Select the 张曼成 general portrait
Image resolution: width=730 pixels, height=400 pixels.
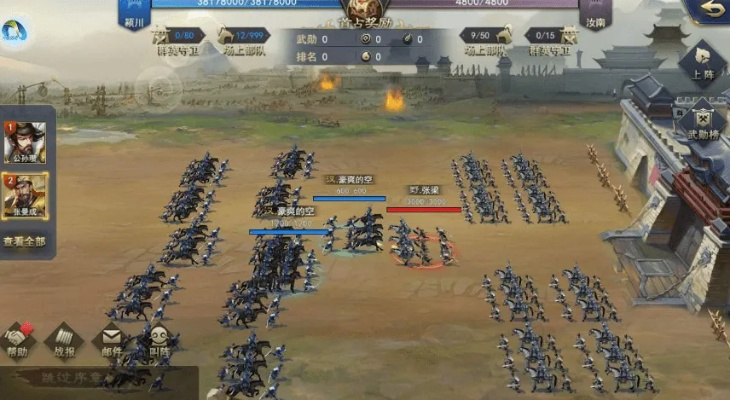(x=24, y=195)
